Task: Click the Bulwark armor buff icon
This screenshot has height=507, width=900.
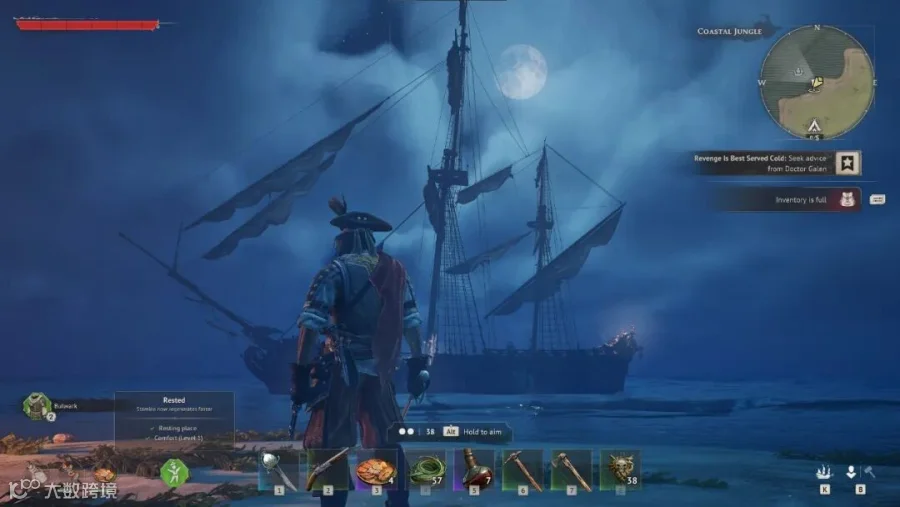Action: (x=38, y=405)
